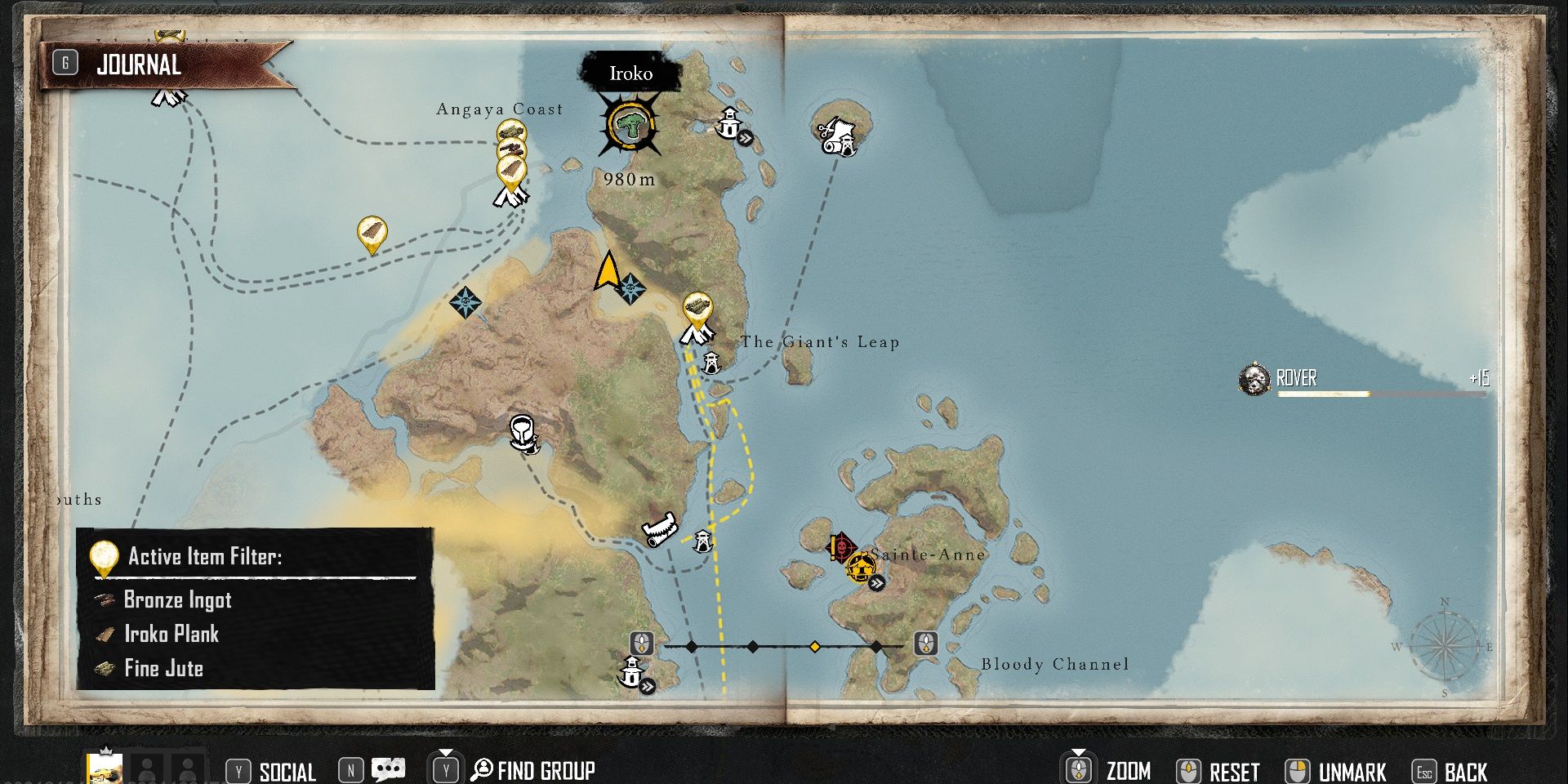The width and height of the screenshot is (1568, 784).
Task: Select the Iroko Plank filter entry
Action: click(171, 634)
